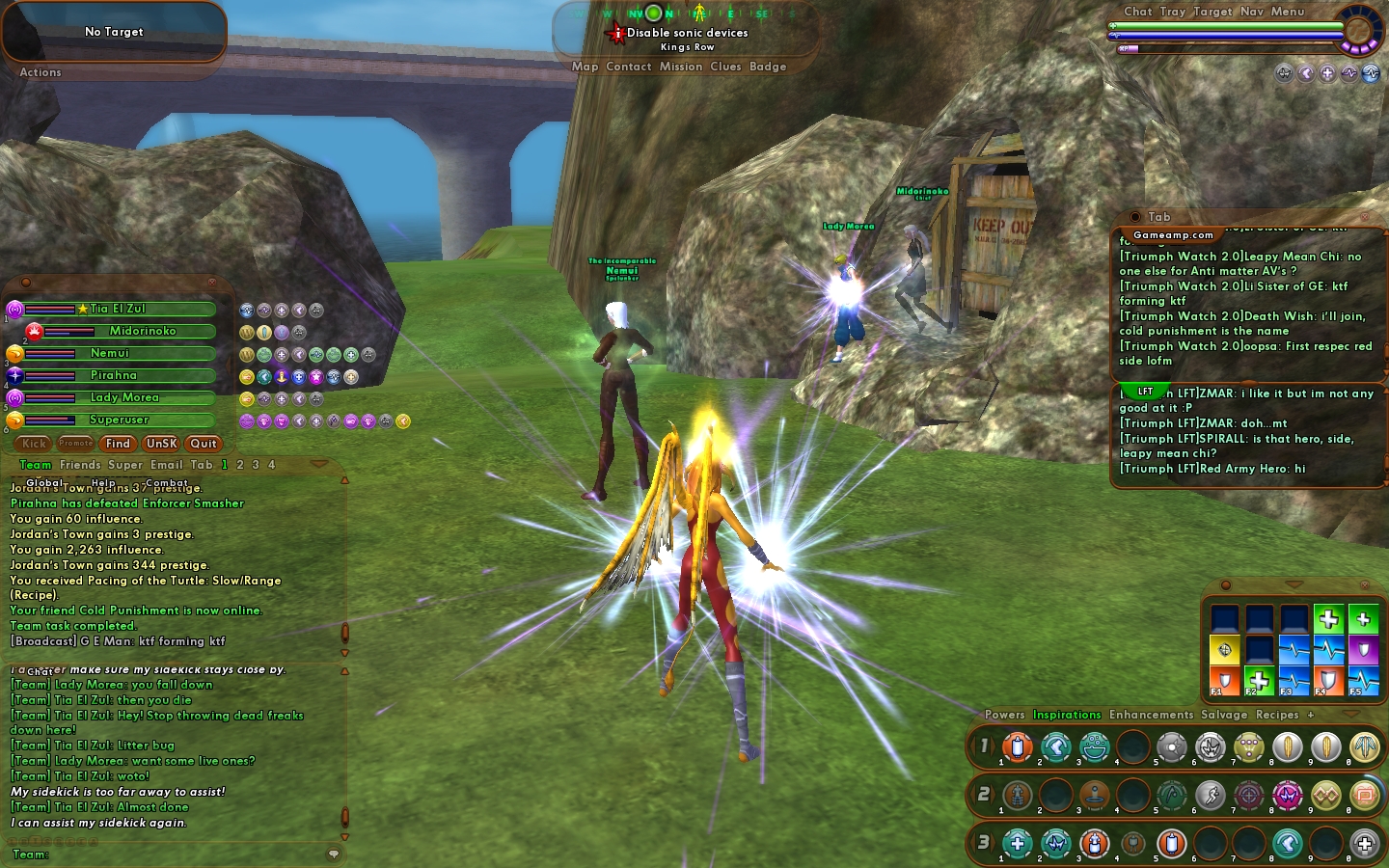Open the main Menu option

pos(1288,12)
